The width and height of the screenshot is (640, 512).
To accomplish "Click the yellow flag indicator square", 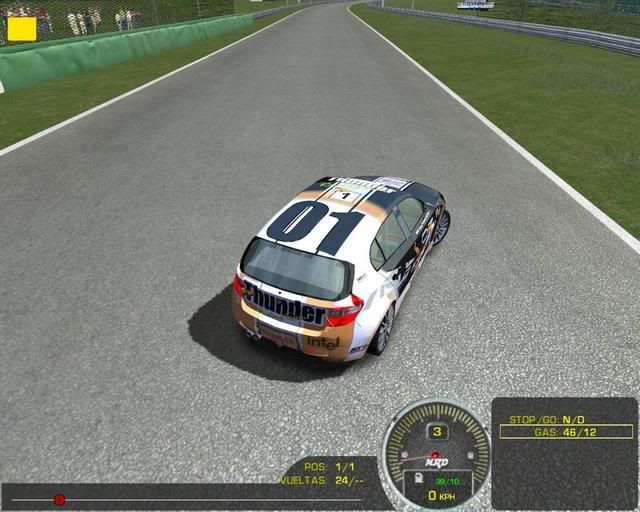I will (x=22, y=28).
